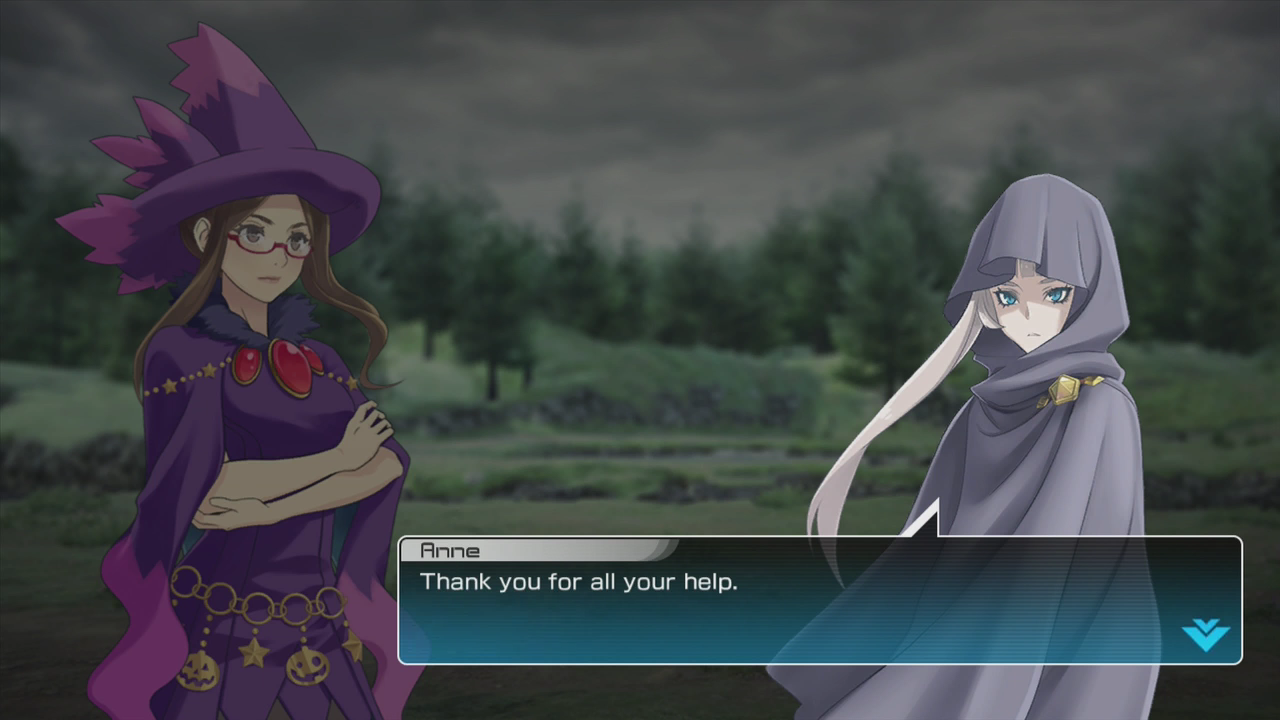Advance dialogue with the blue arrow indicator
The image size is (1280, 720).
tap(1204, 633)
